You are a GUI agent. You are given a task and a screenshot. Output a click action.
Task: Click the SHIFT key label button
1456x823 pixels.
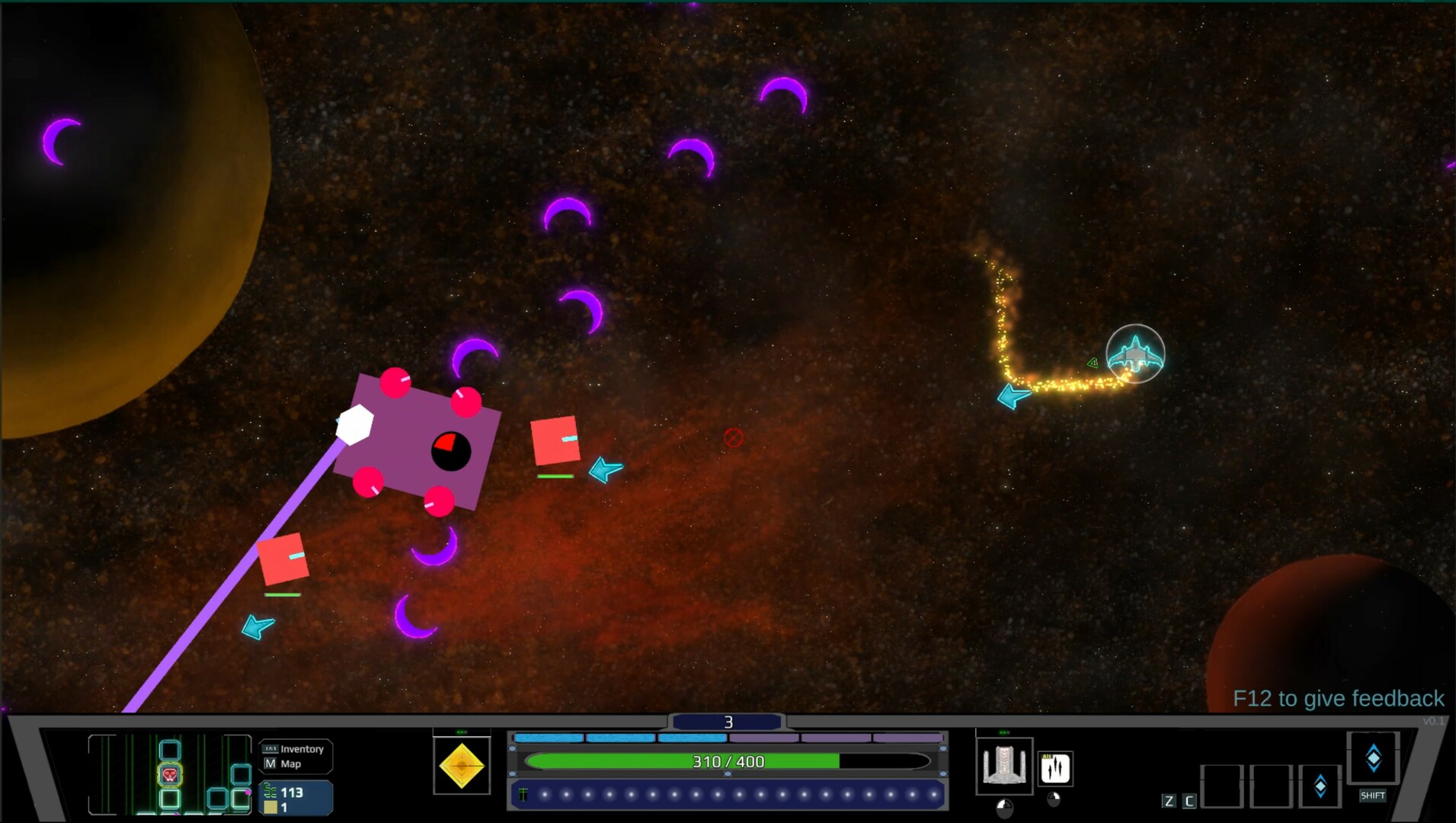point(1373,796)
